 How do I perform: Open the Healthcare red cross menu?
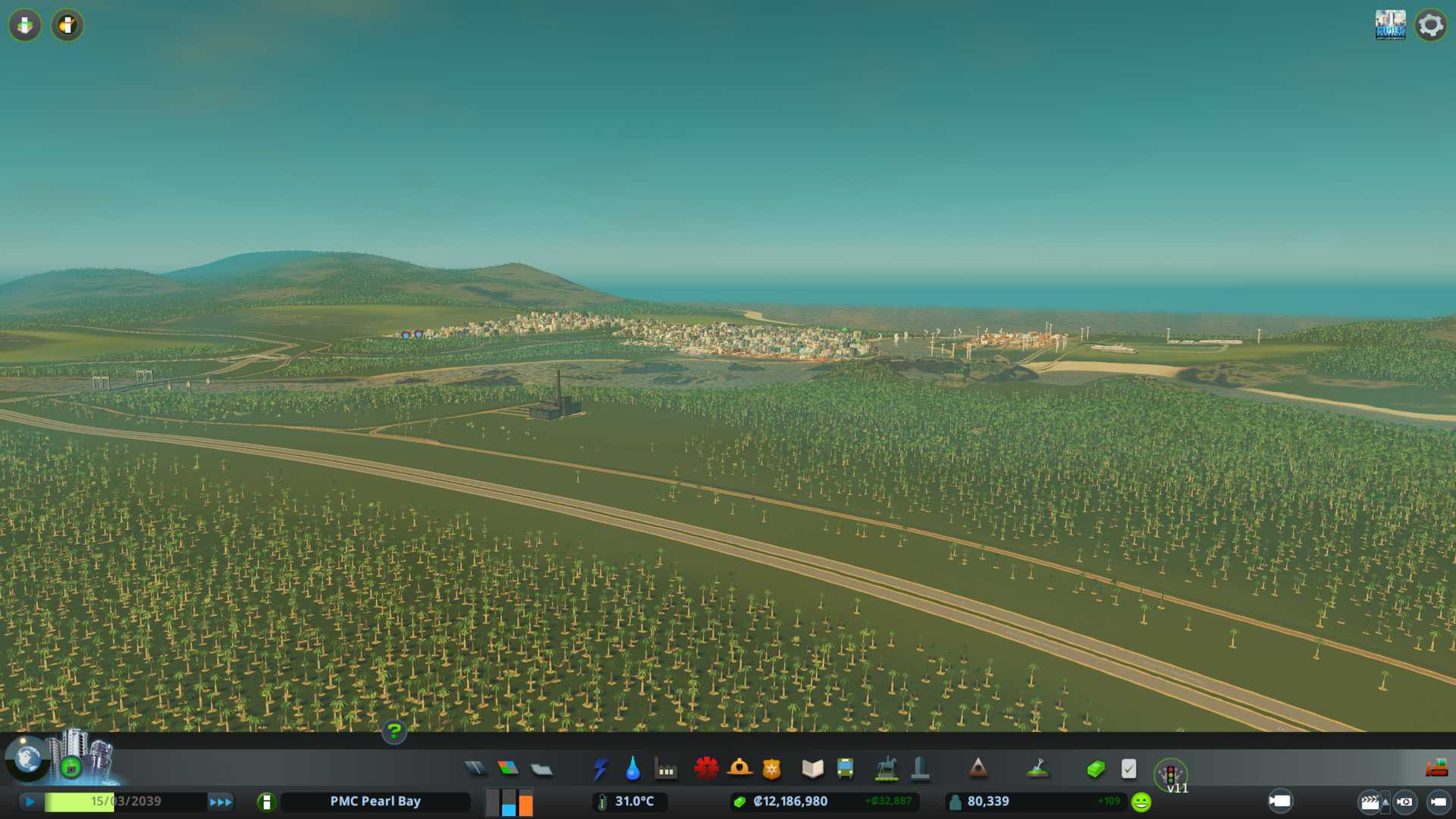(x=706, y=769)
